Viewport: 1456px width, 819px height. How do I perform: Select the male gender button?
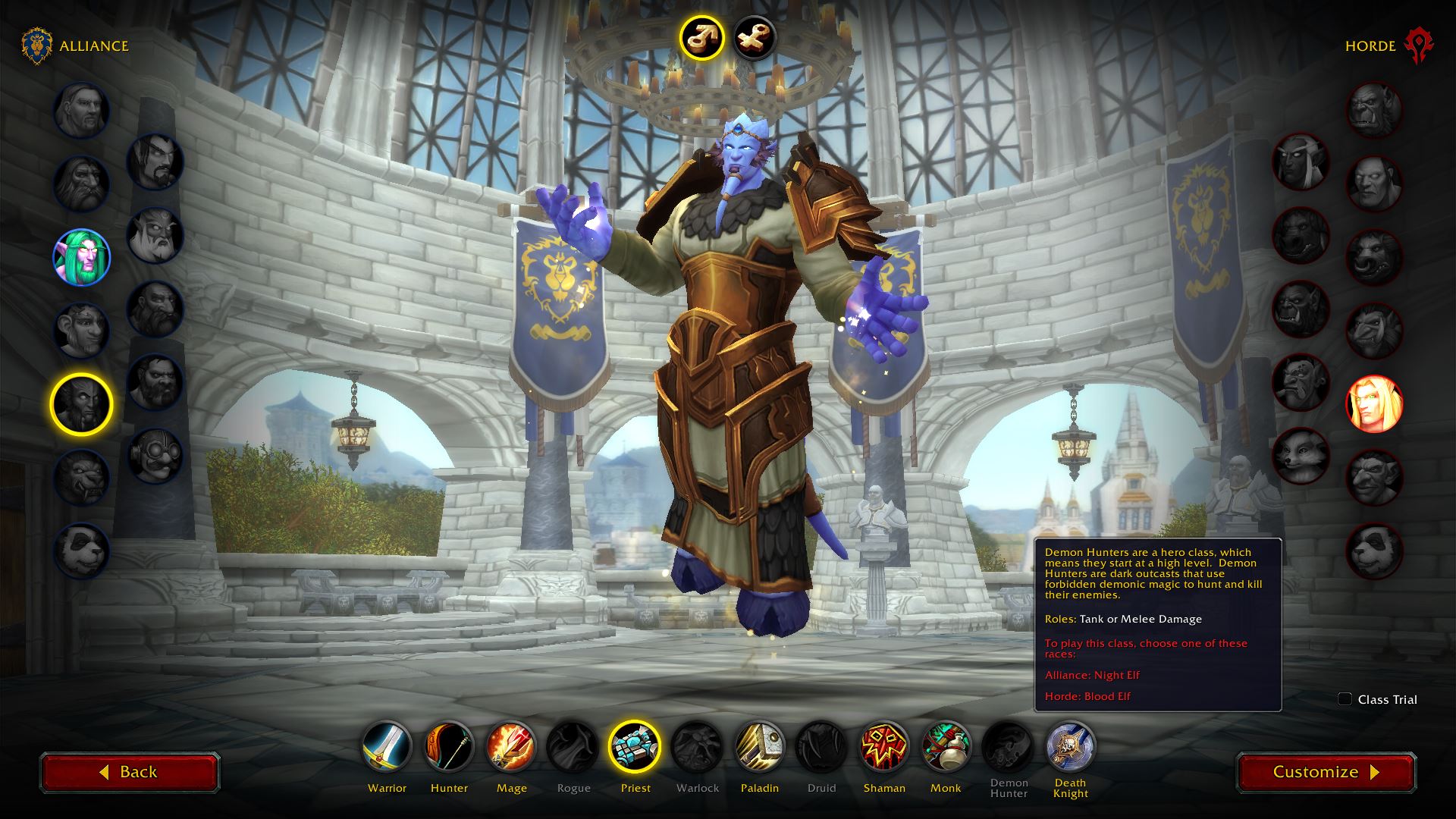701,37
